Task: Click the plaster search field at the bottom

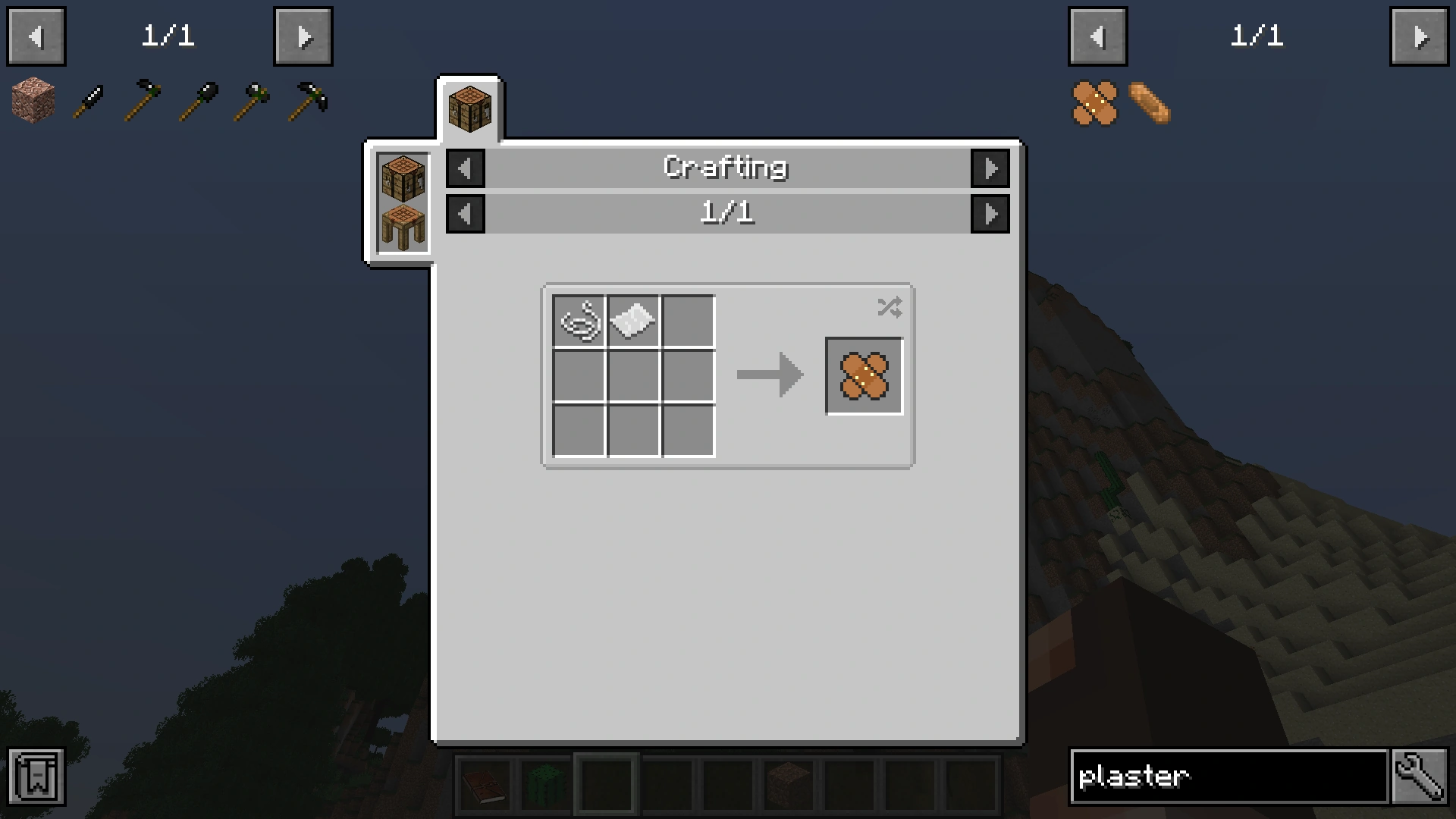Action: click(1228, 776)
